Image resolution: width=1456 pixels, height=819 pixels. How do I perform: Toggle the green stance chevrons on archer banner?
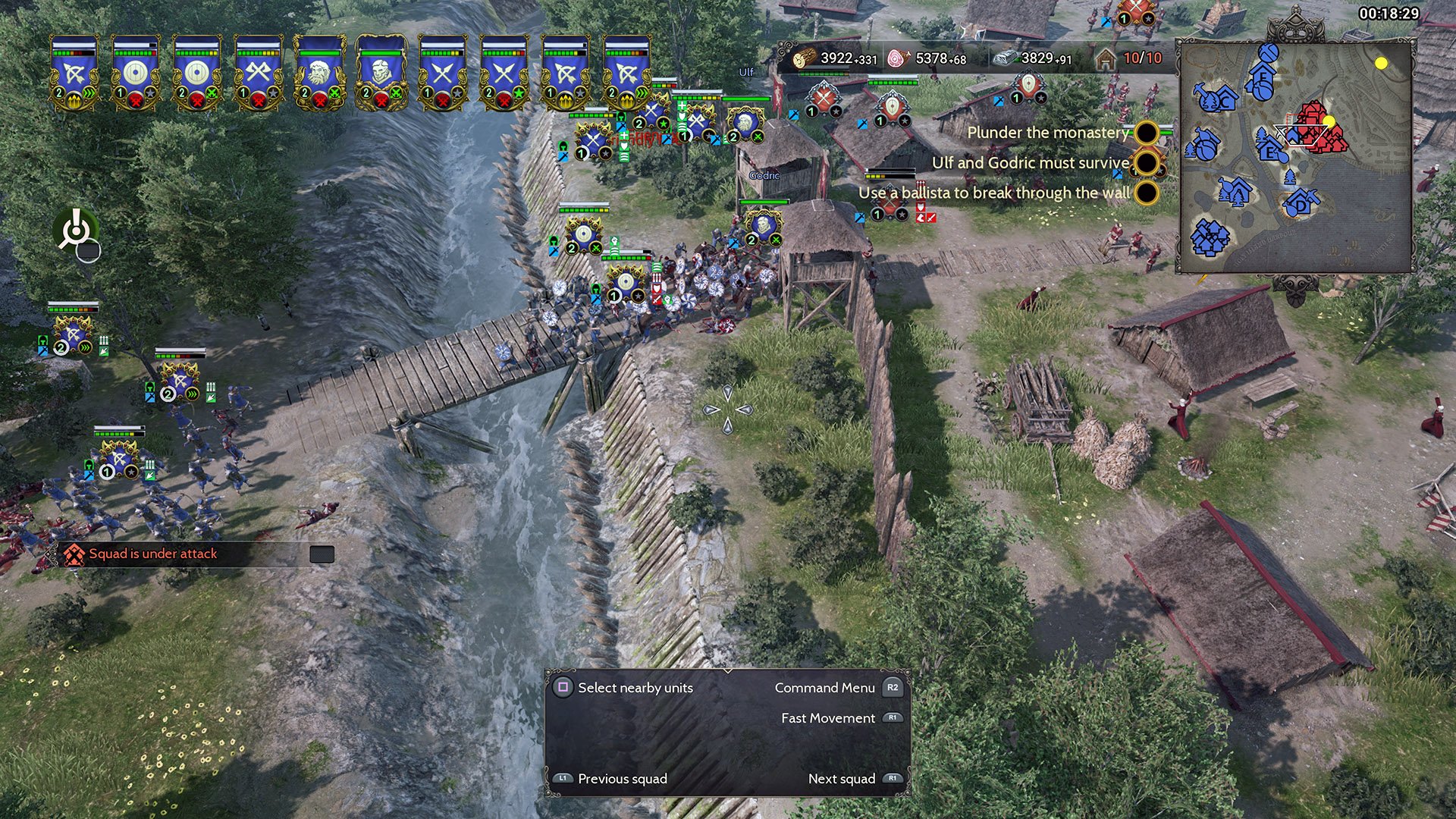[x=89, y=92]
